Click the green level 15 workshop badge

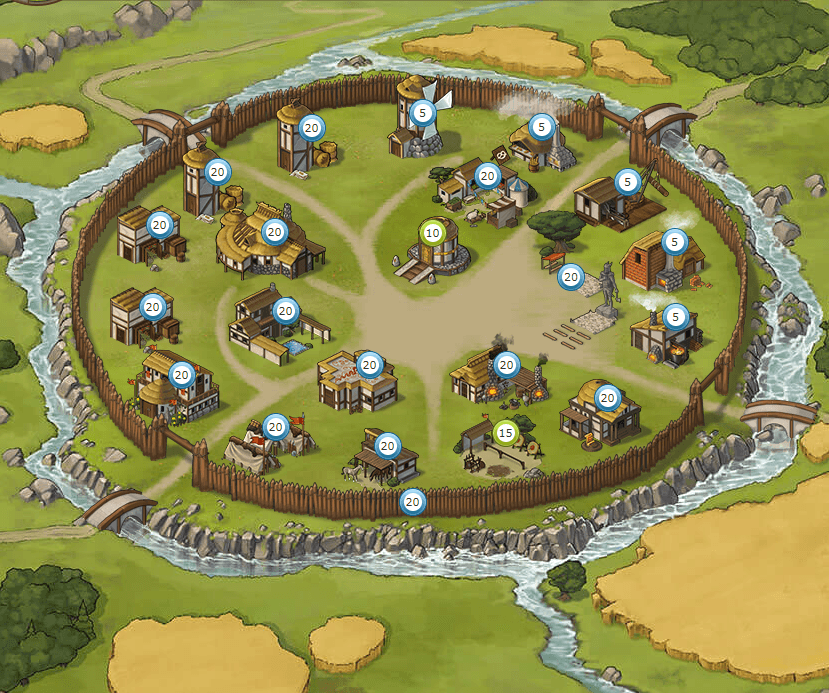[506, 433]
